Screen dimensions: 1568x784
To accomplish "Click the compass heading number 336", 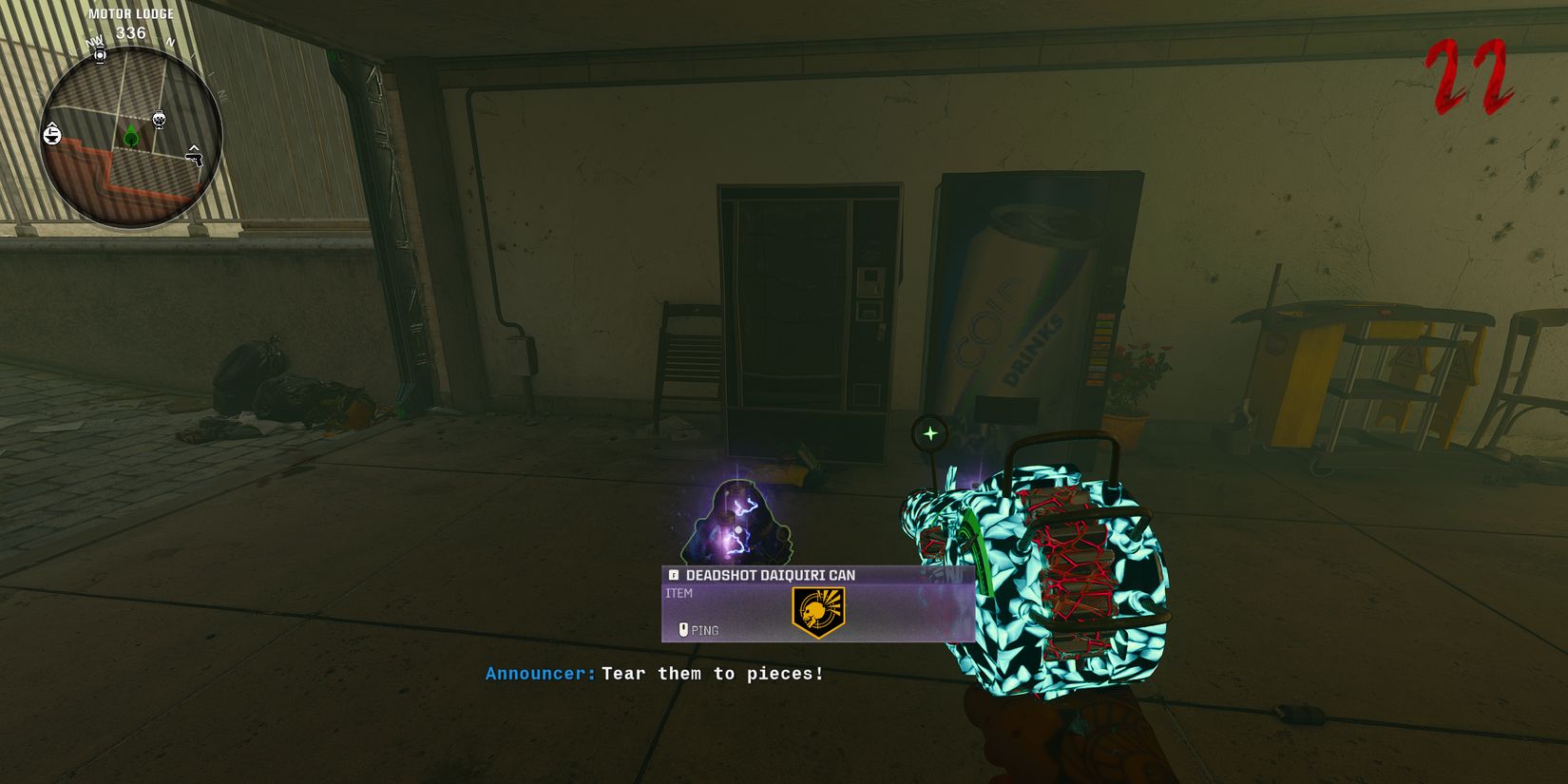I will (x=131, y=31).
